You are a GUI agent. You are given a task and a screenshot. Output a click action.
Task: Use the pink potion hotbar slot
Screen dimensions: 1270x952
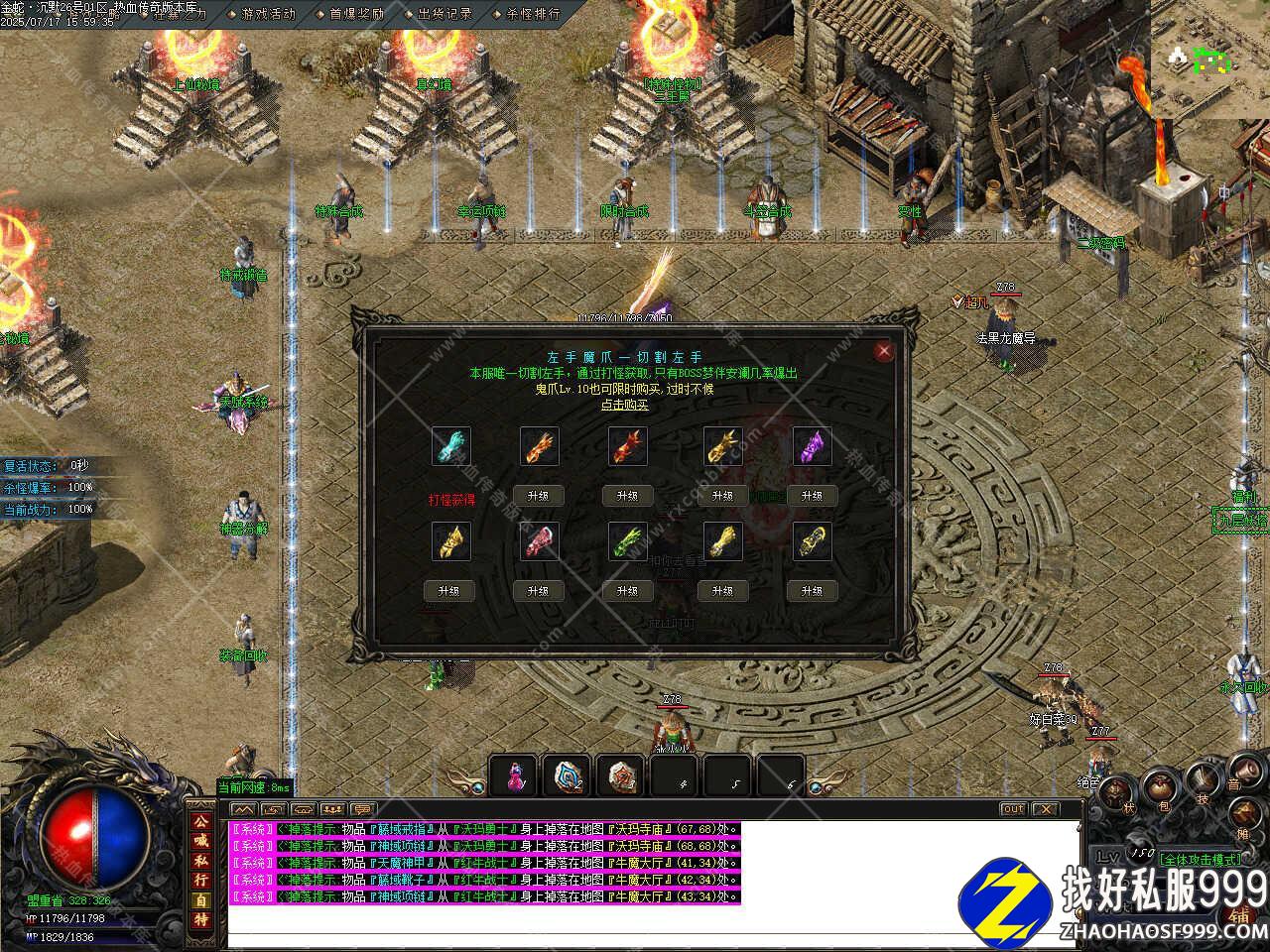(515, 775)
